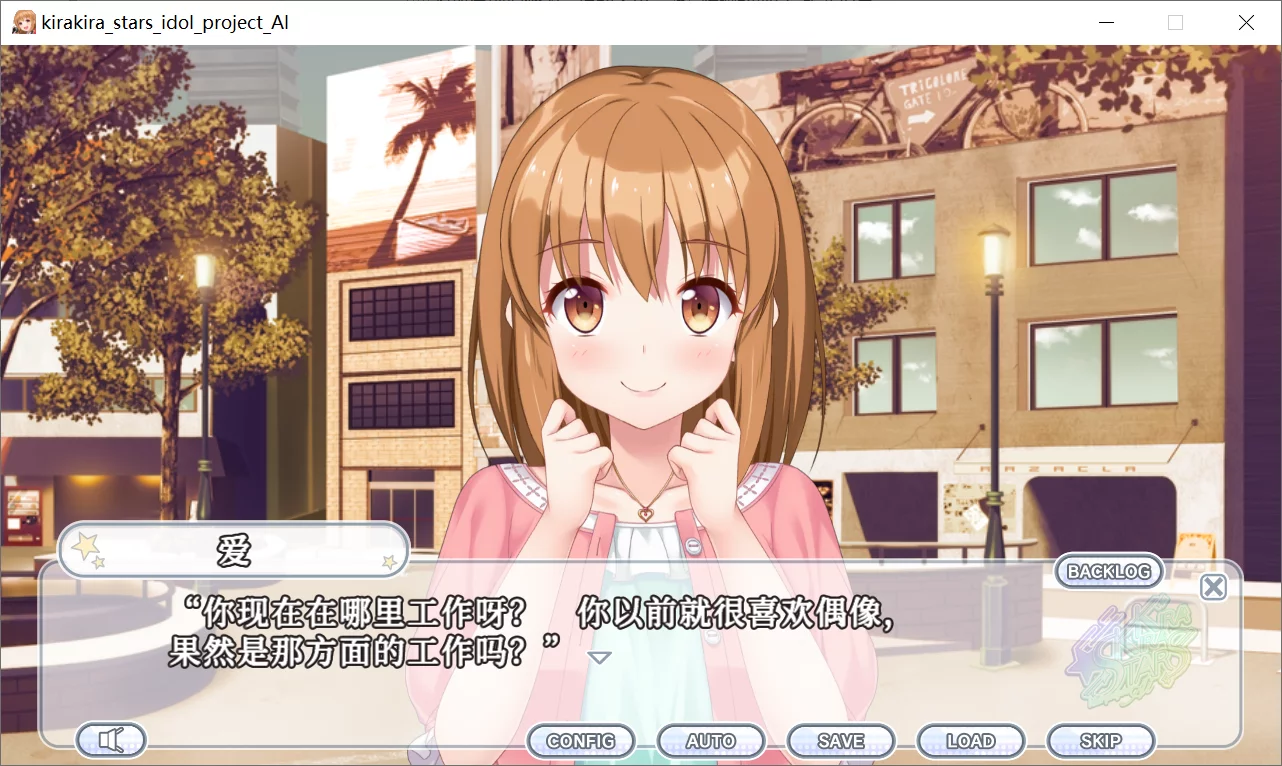Minimize the kirakira_stars_idol_project_AI window

[1106, 22]
